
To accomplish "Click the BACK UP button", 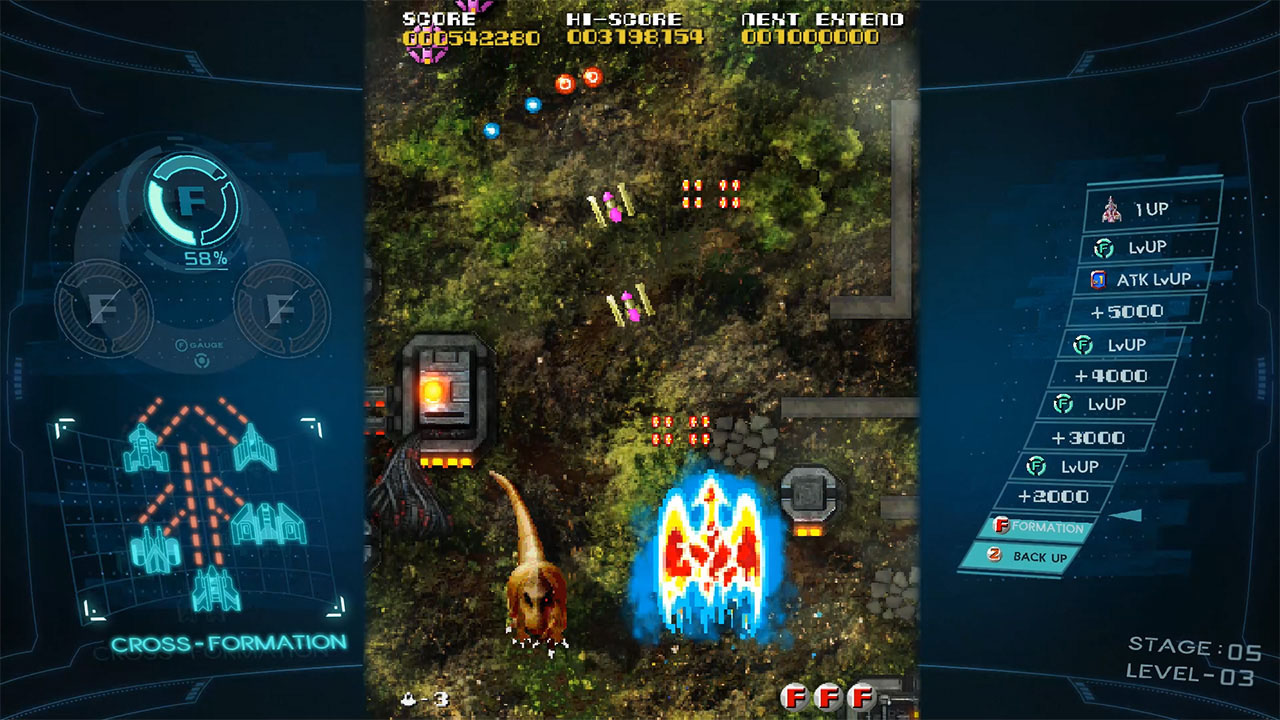I will (1027, 558).
